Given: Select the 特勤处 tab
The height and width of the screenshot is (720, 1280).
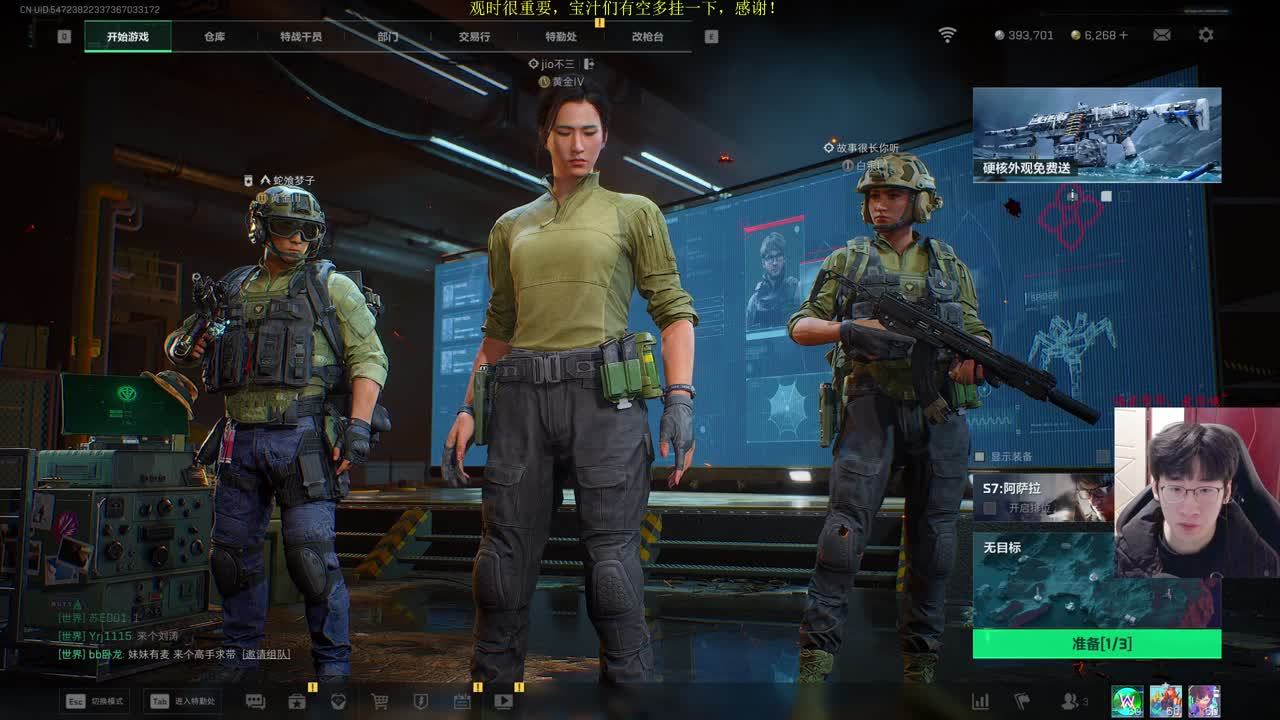Looking at the screenshot, I should coord(561,37).
